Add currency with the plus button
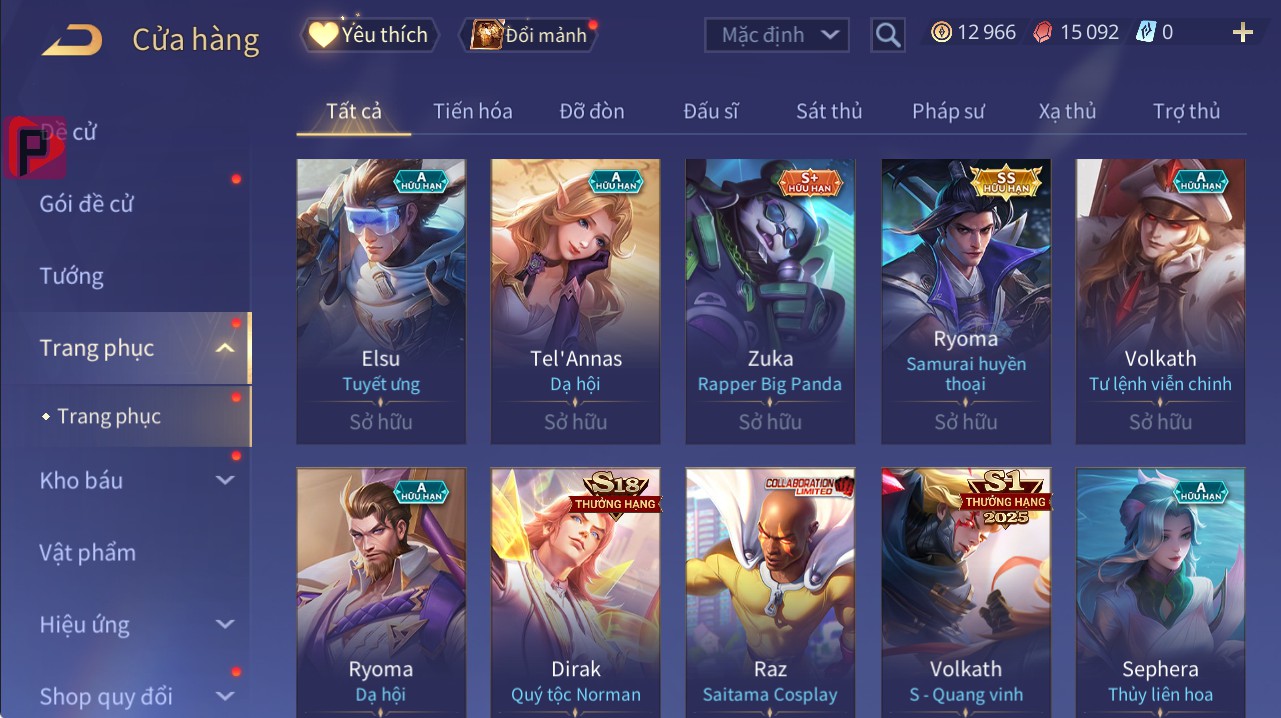 (x=1242, y=34)
